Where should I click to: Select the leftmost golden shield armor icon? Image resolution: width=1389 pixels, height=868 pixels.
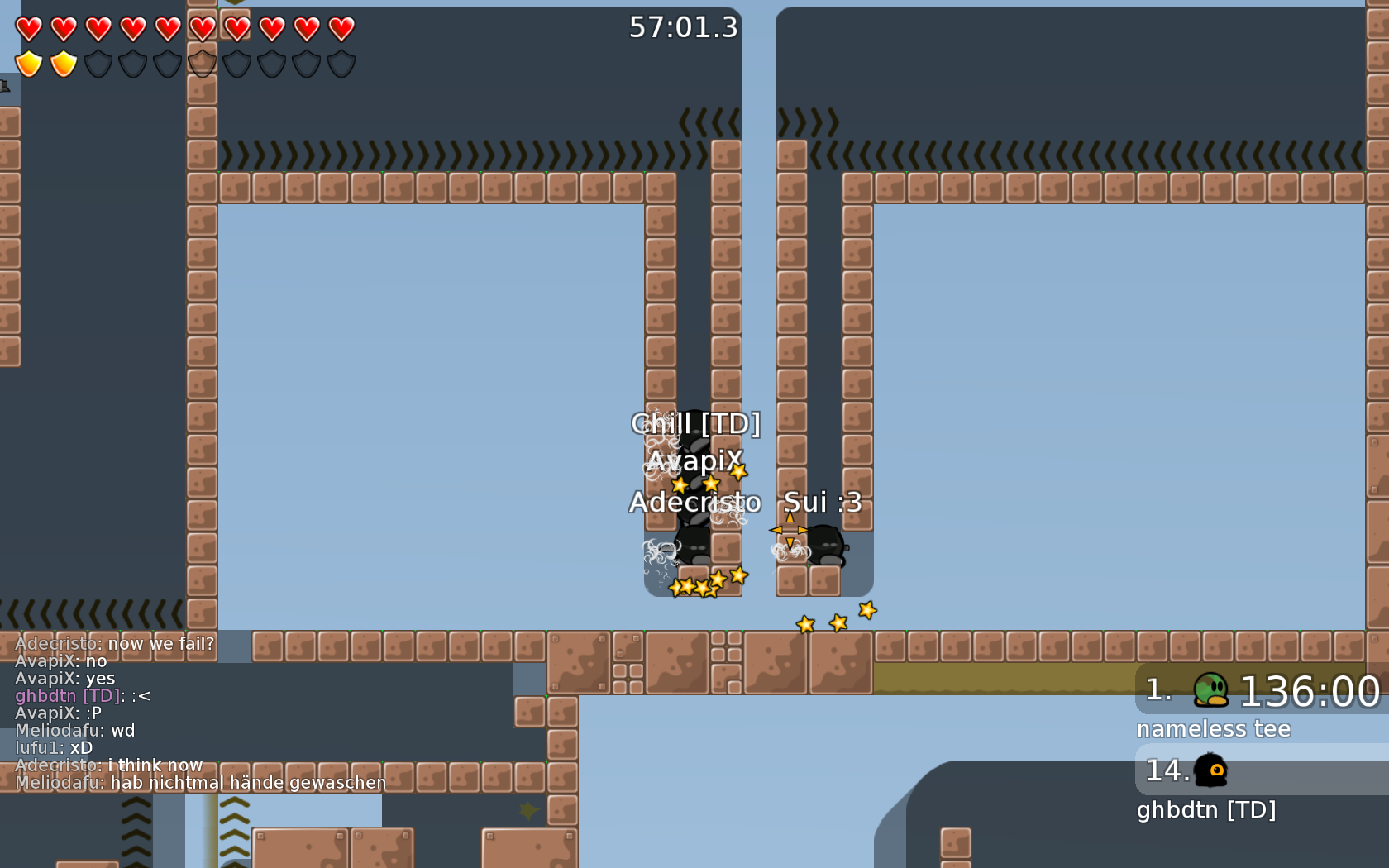click(x=29, y=62)
